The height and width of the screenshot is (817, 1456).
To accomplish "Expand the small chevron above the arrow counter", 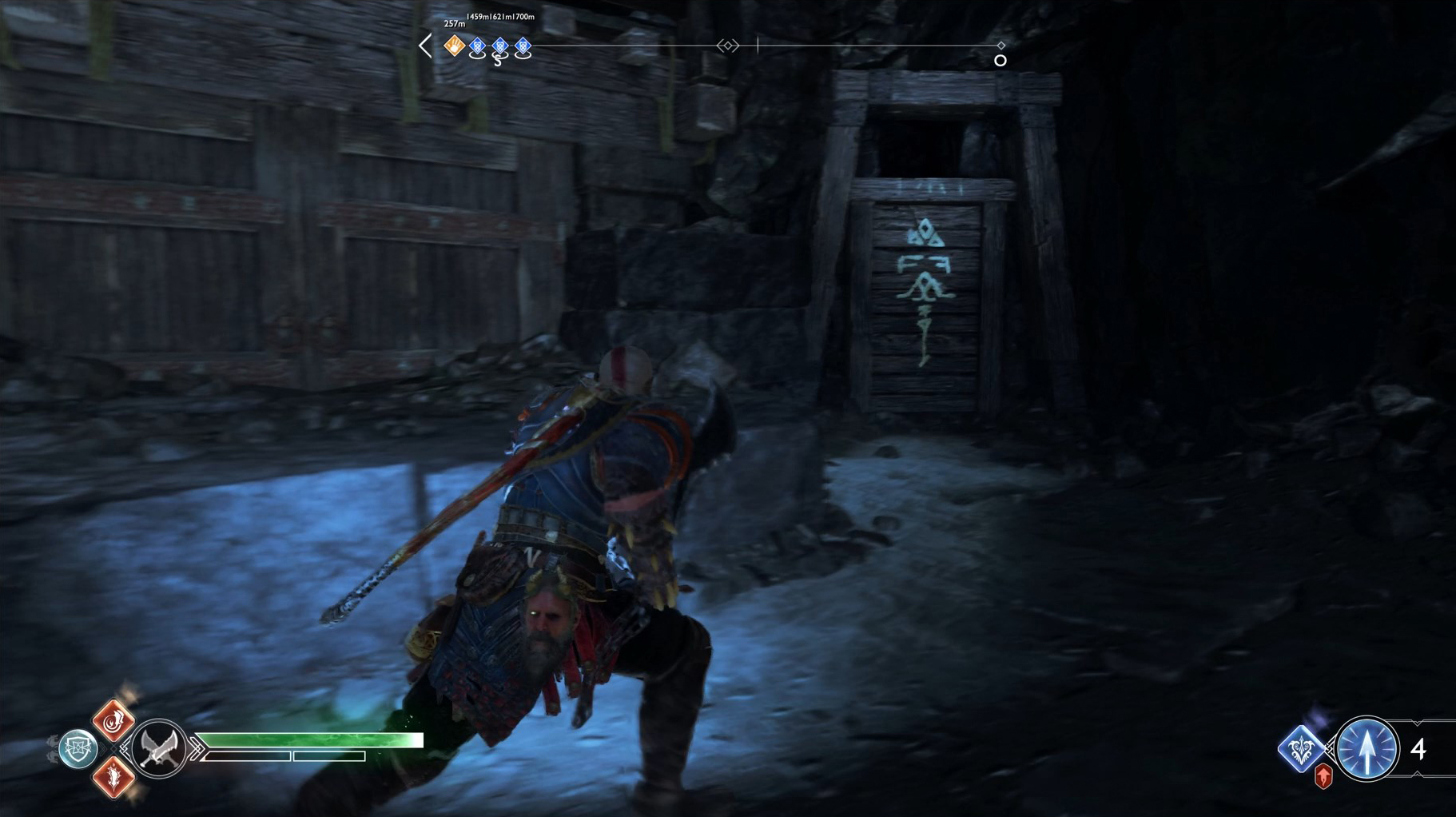I will click(x=1417, y=723).
